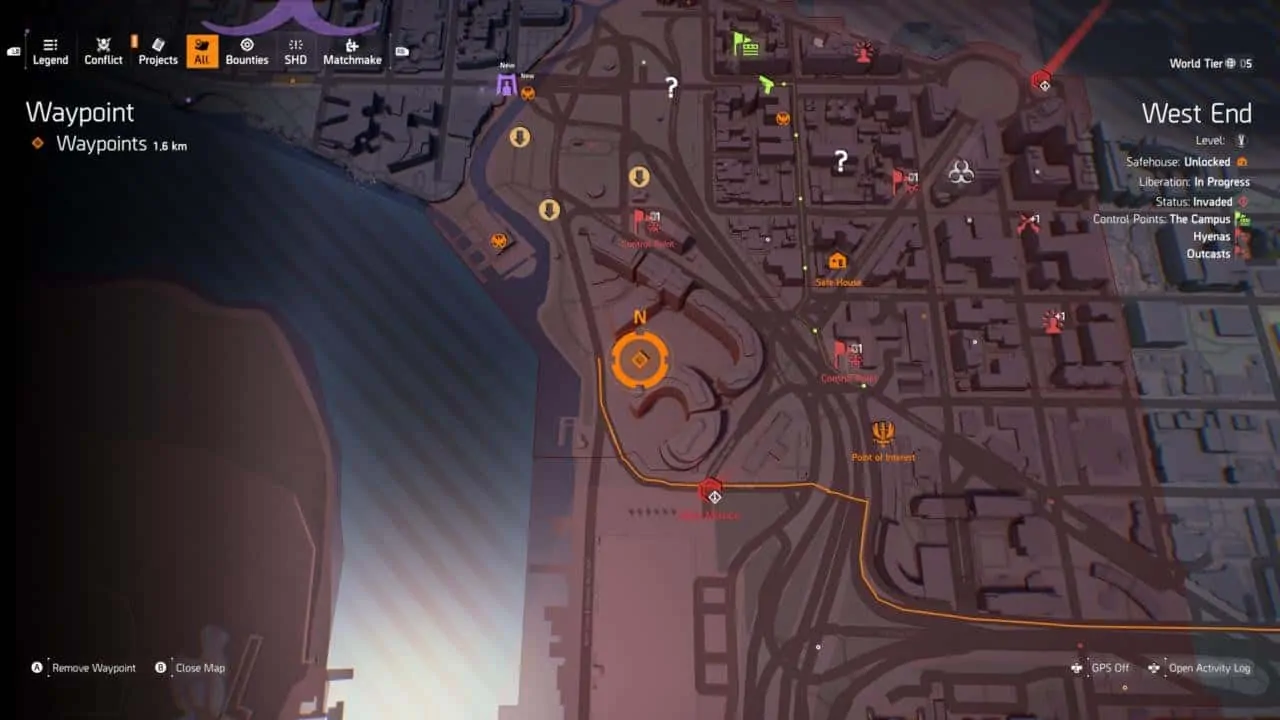This screenshot has height=720, width=1280.
Task: Select the invaded mission icon in the top right
Action: tap(1043, 82)
